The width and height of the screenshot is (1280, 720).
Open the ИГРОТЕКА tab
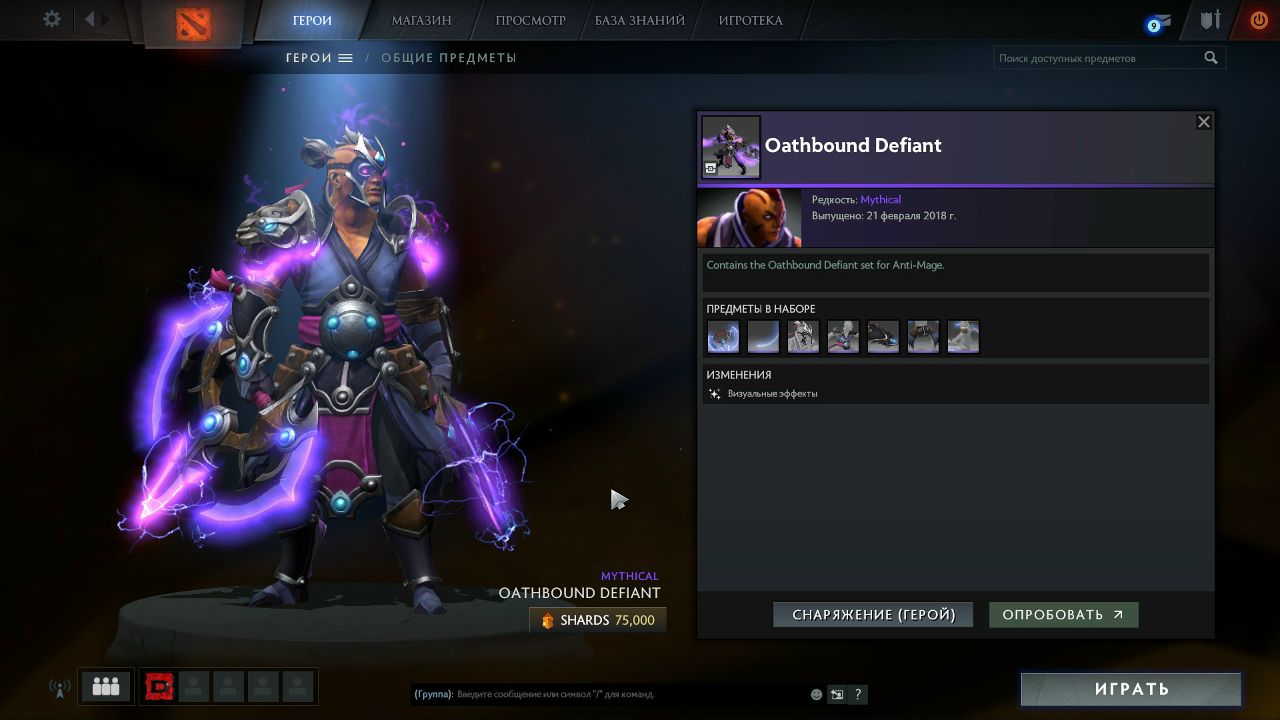tap(750, 20)
